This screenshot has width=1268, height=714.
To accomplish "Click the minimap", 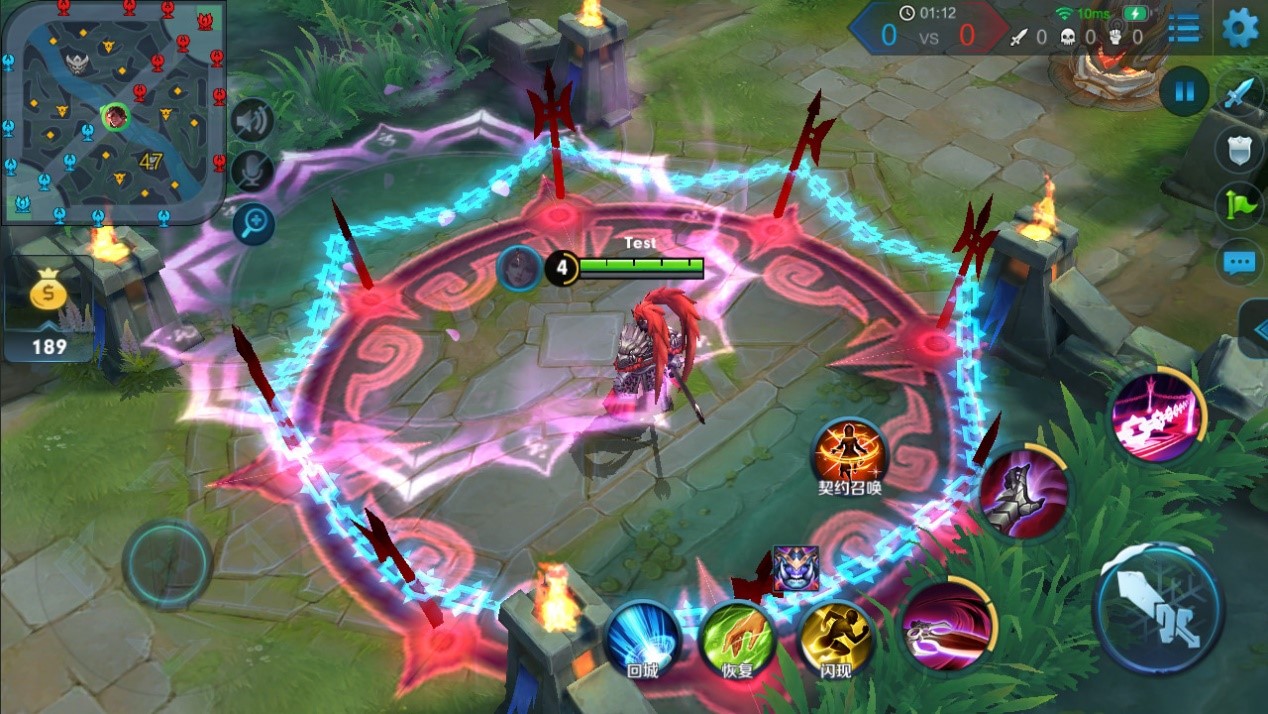I will (112, 110).
